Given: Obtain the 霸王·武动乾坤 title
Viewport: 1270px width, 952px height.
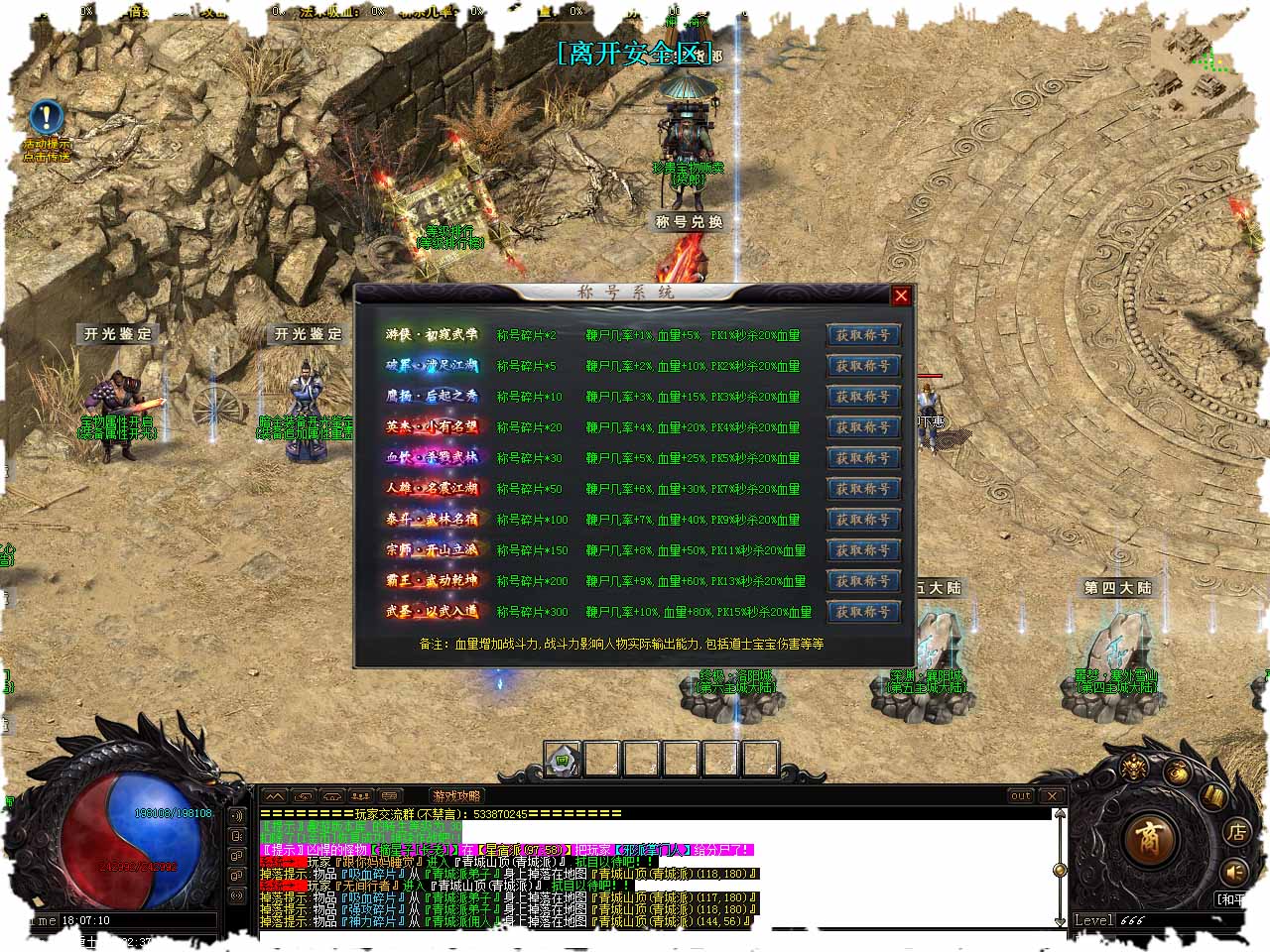Looking at the screenshot, I should click(x=862, y=581).
